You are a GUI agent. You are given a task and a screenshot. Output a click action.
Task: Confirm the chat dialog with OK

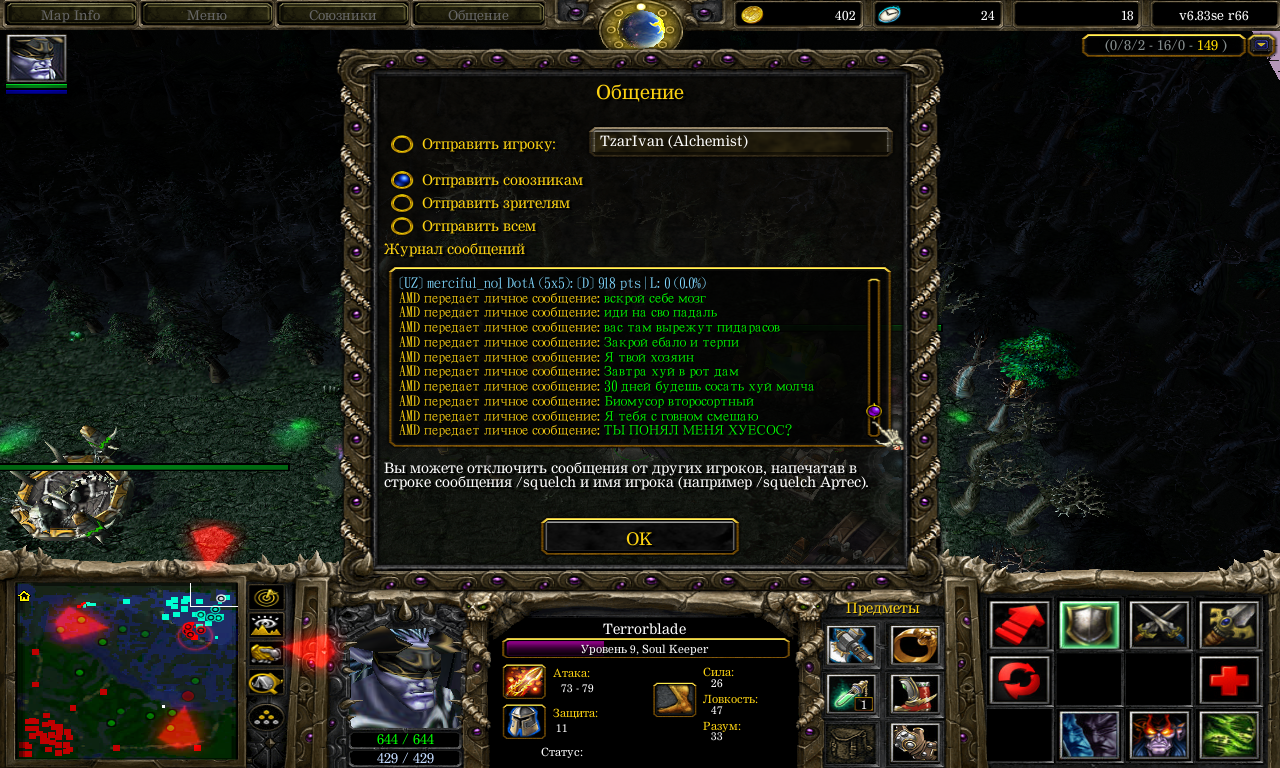coord(639,538)
